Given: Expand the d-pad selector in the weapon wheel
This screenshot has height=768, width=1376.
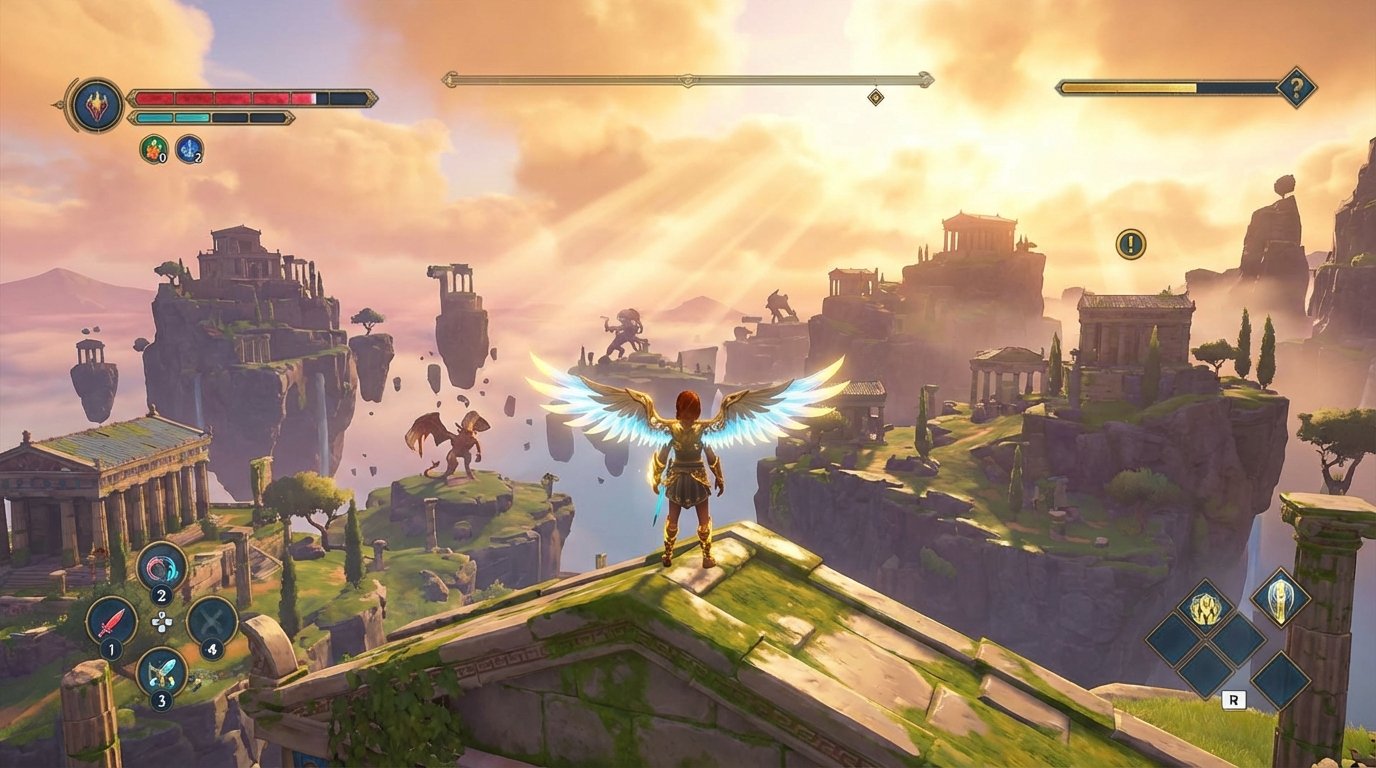Looking at the screenshot, I should 162,622.
